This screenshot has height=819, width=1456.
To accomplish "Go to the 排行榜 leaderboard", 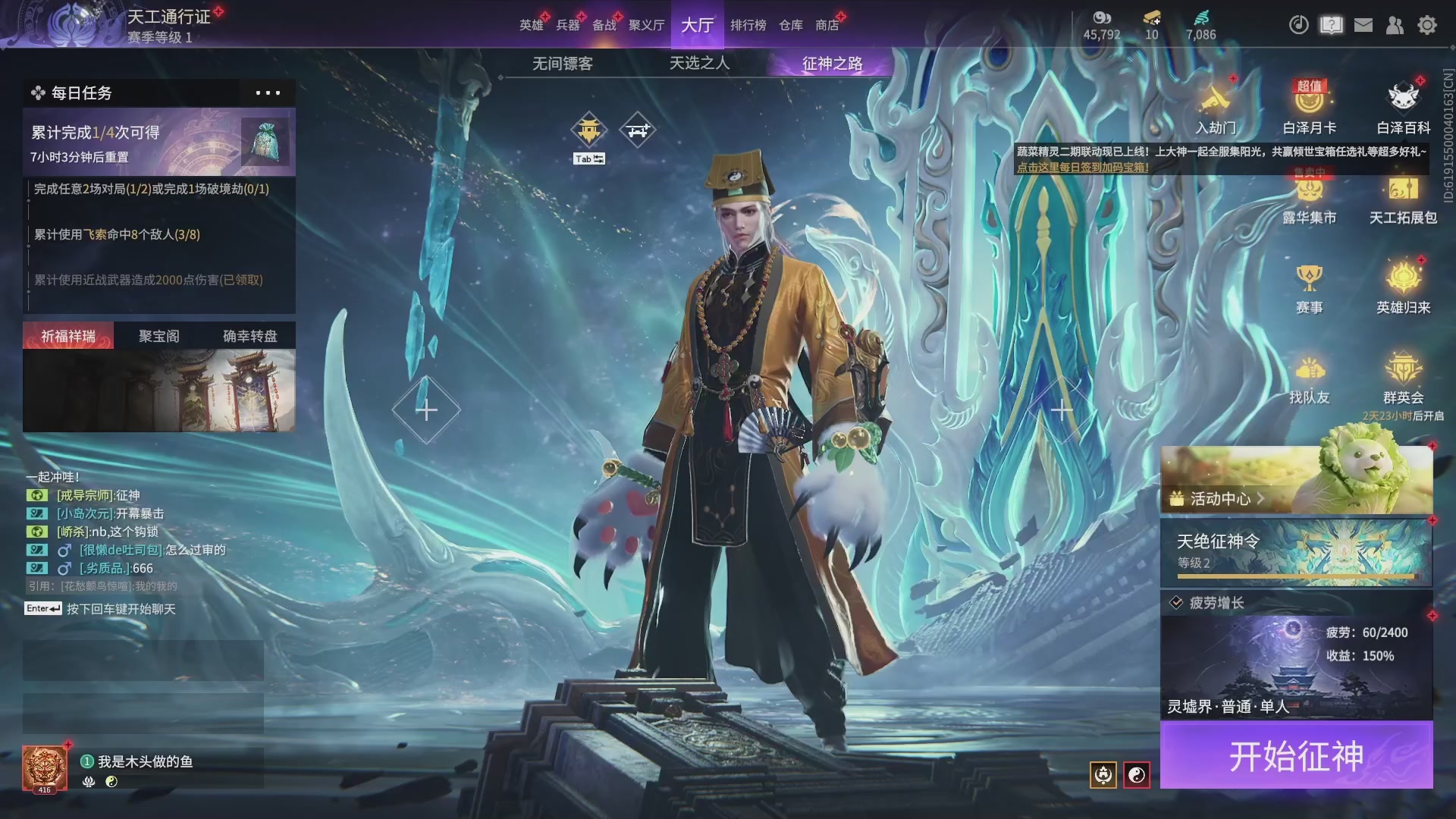I will [x=748, y=25].
